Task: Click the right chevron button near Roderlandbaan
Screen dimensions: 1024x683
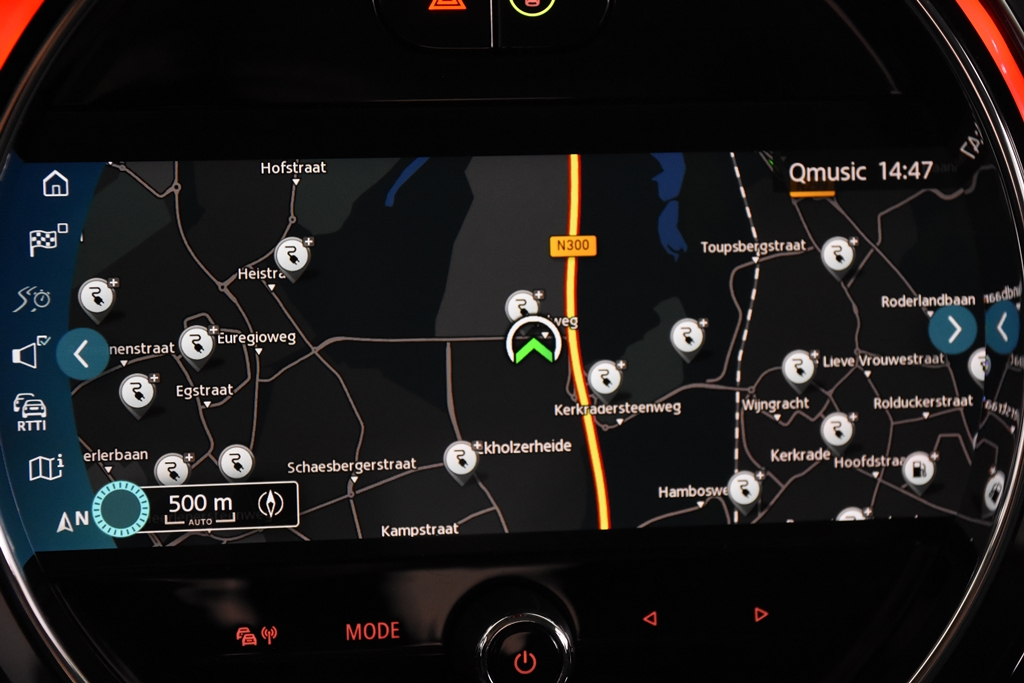Action: [952, 328]
